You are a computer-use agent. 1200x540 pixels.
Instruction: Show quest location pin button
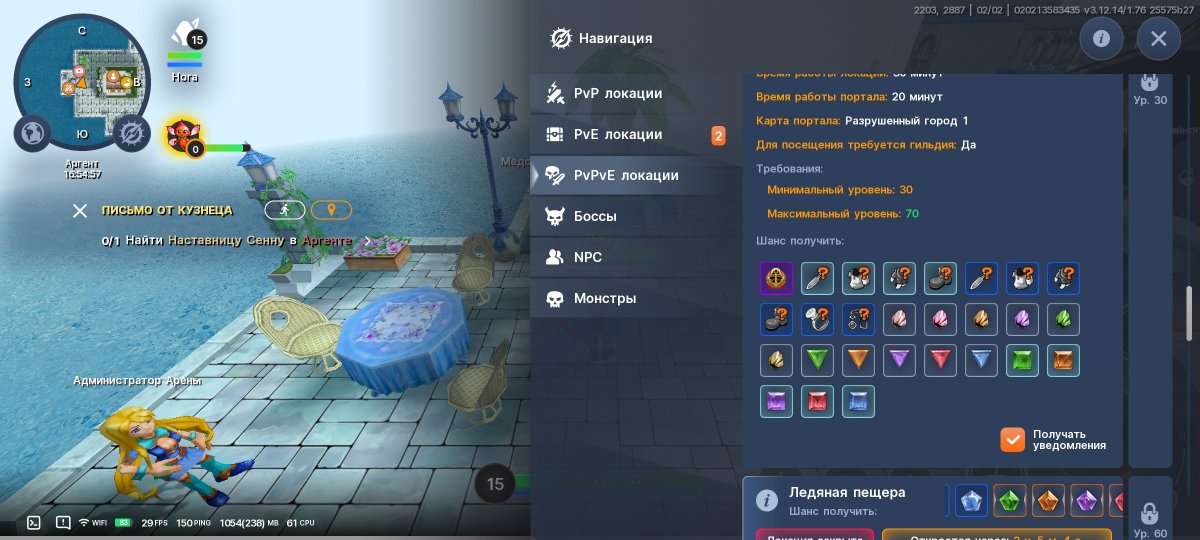coord(331,210)
